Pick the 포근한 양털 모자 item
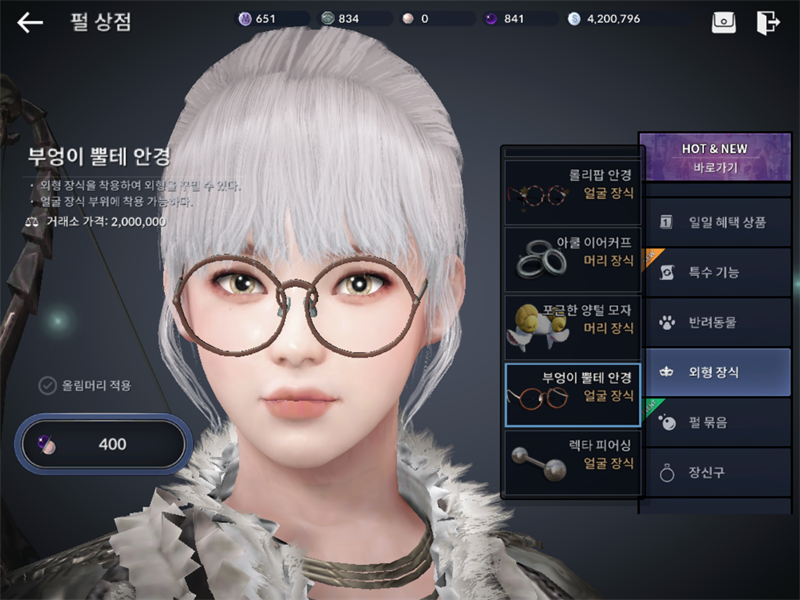The image size is (800, 600). tap(572, 327)
